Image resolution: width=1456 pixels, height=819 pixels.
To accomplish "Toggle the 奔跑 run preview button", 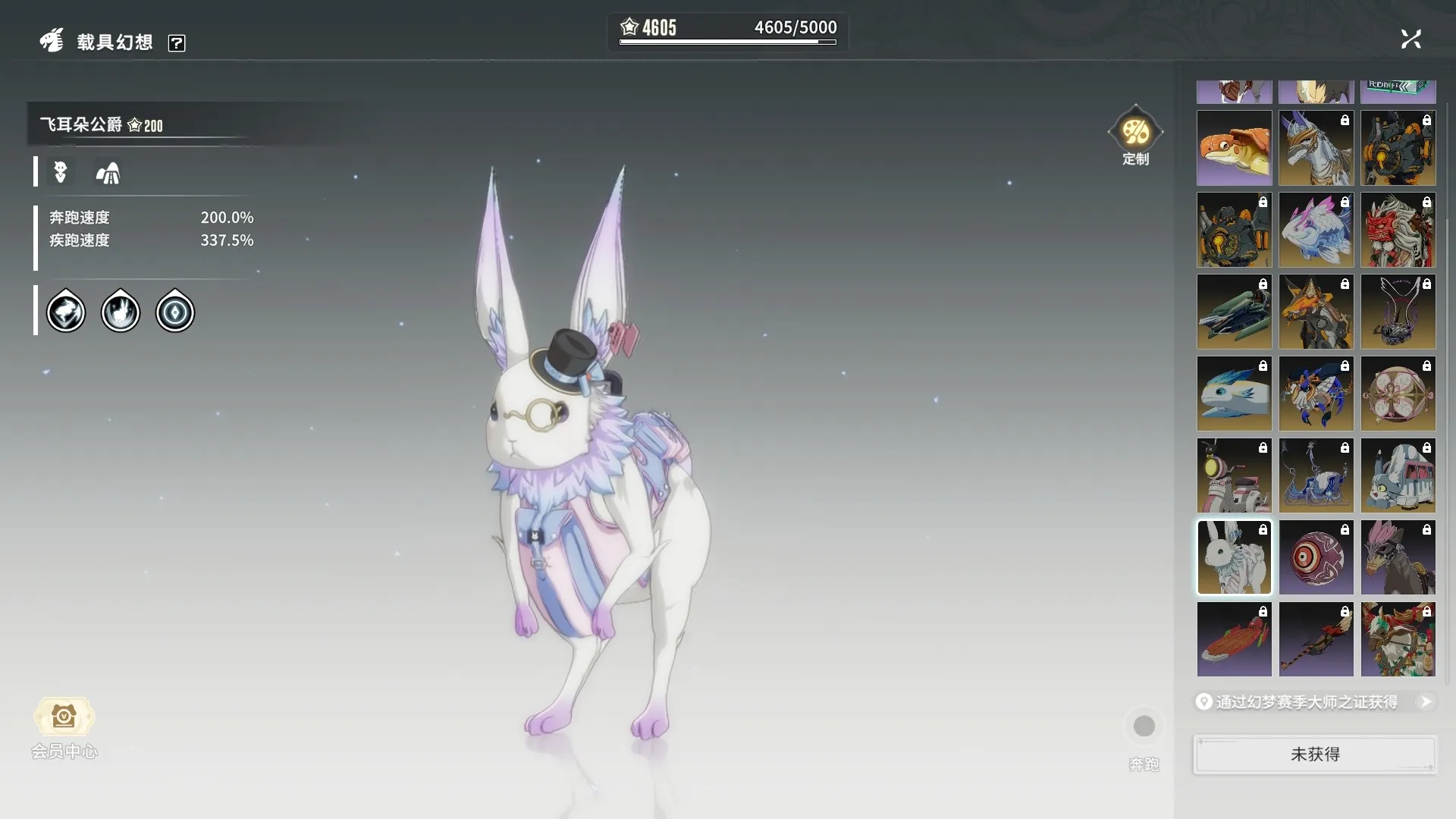I will [1144, 726].
